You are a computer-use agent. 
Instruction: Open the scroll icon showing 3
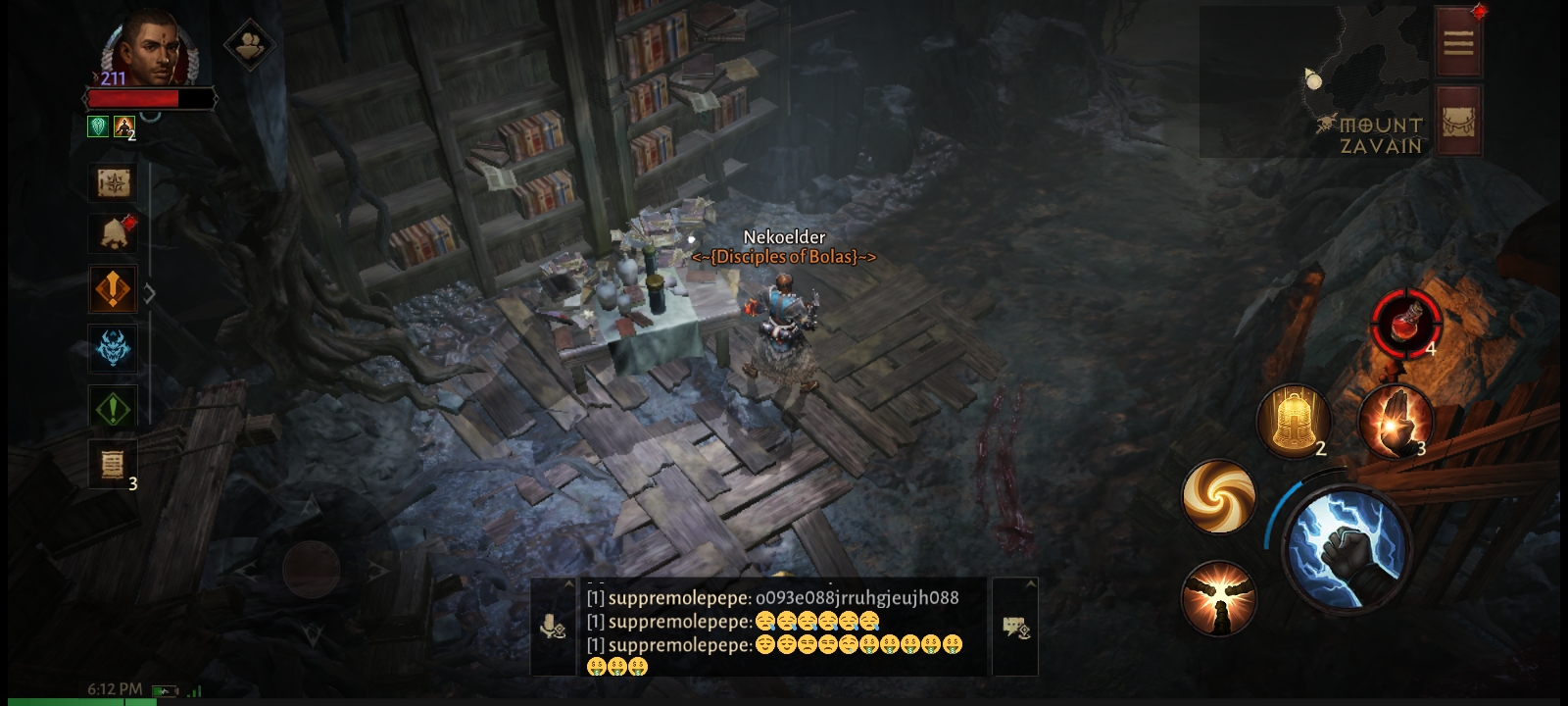114,464
